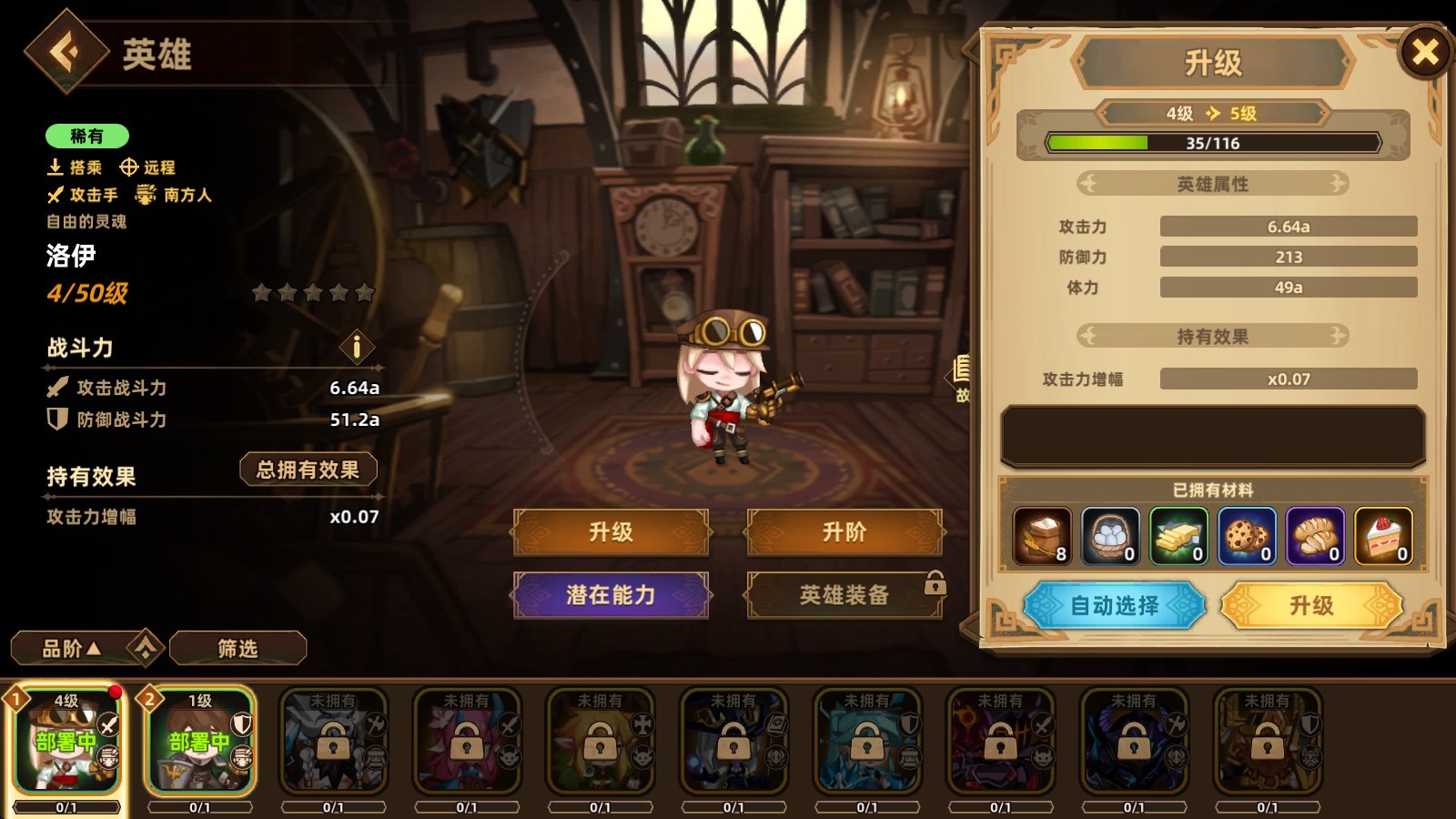This screenshot has height=819, width=1456.
Task: Select the flour material icon
Action: click(1042, 535)
